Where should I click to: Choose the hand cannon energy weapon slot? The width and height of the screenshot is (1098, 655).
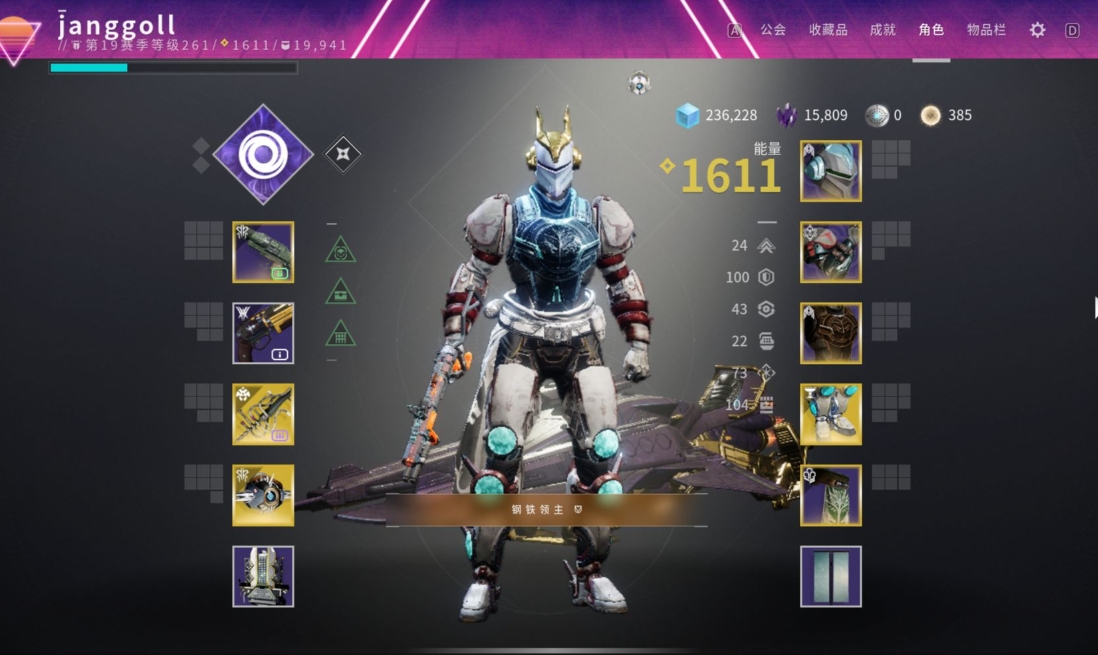point(263,333)
